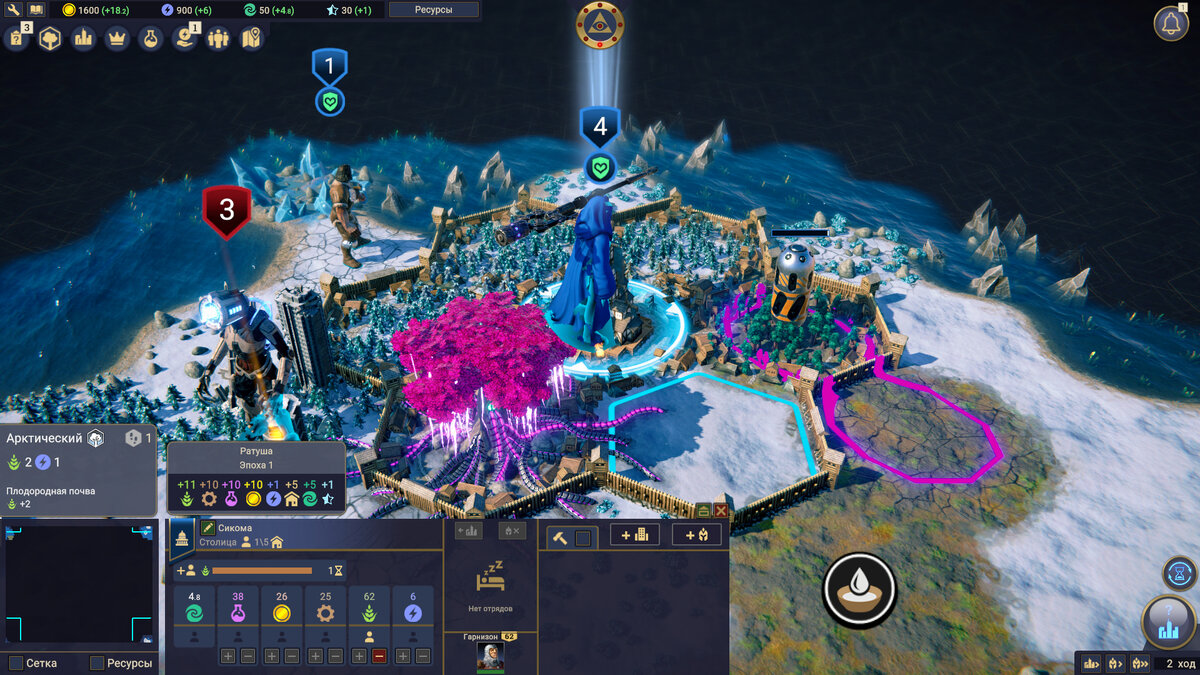
Task: Select the garrison unit portrait
Action: coord(490,655)
